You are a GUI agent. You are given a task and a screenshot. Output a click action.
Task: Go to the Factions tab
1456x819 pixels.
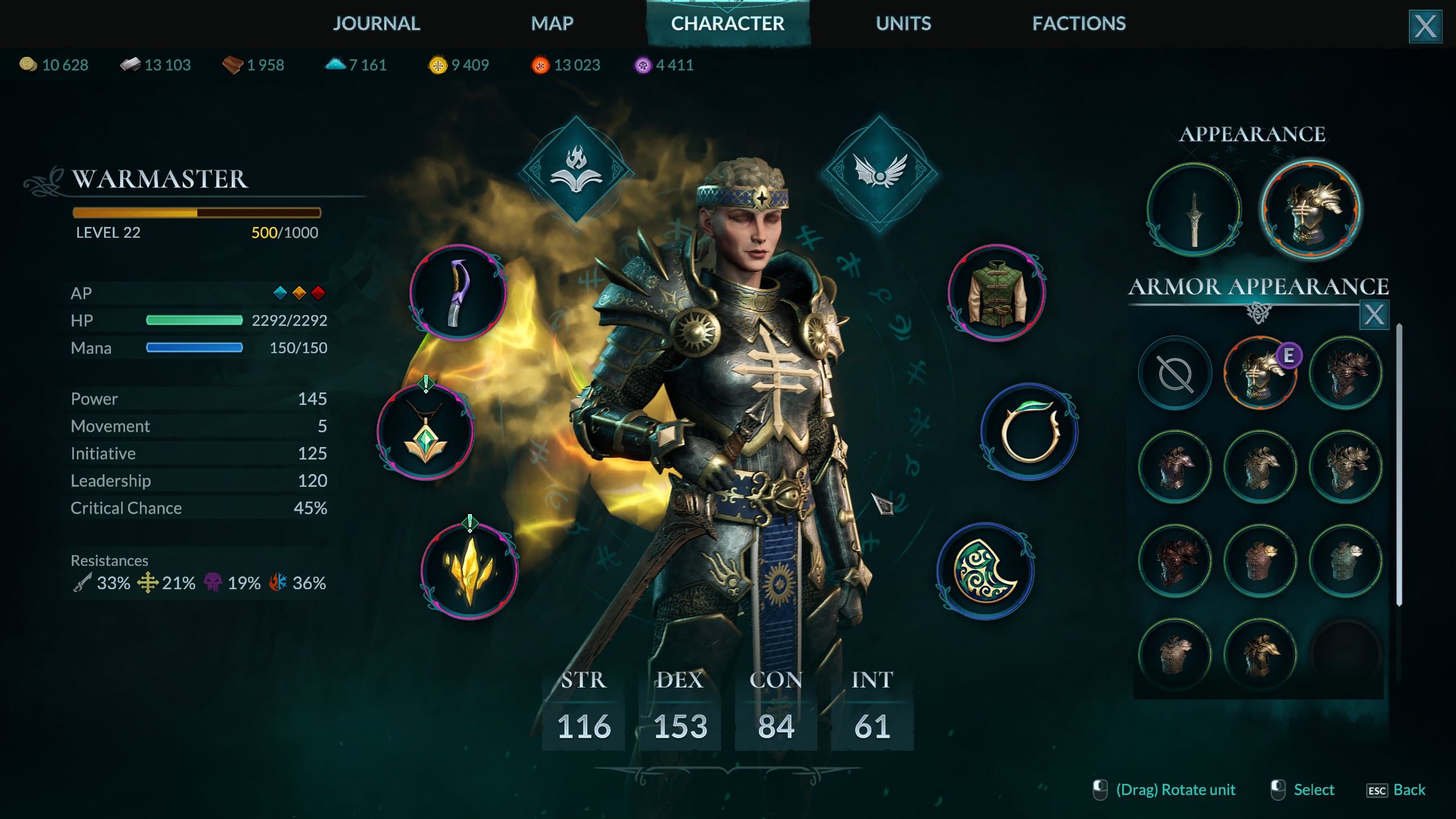pos(1079,23)
